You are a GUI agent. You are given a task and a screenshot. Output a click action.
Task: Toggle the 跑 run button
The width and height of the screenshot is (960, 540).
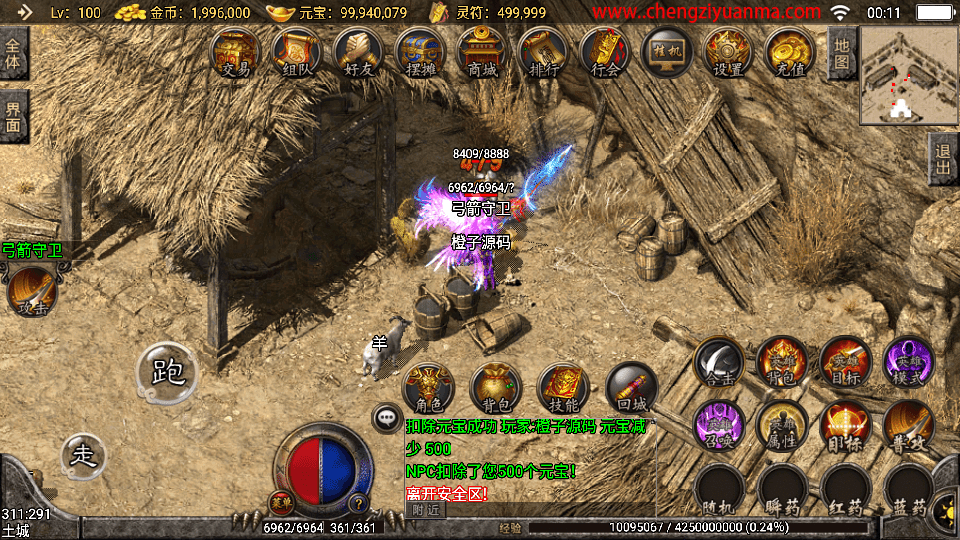(167, 372)
